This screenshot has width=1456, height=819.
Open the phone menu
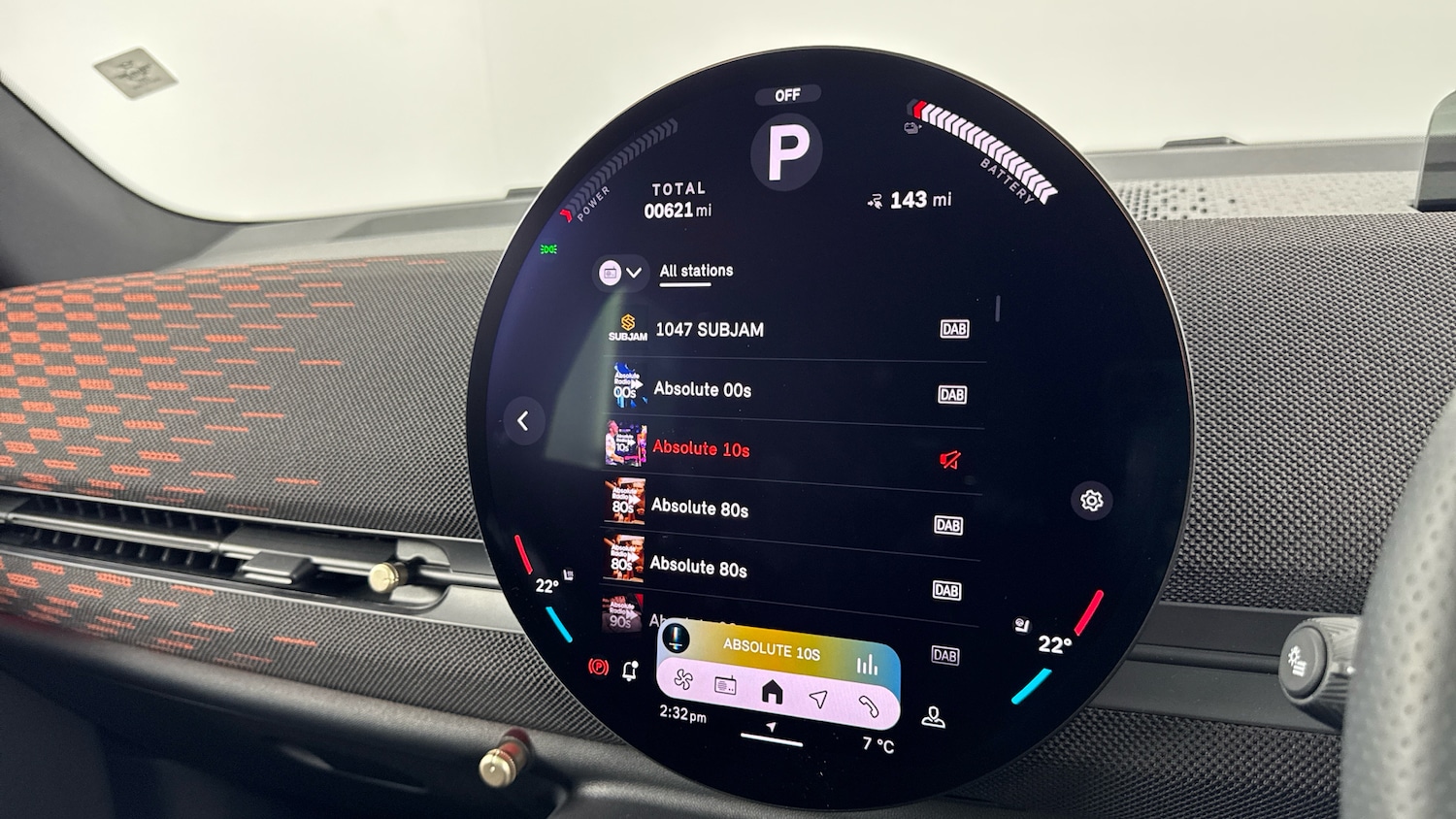[x=868, y=705]
